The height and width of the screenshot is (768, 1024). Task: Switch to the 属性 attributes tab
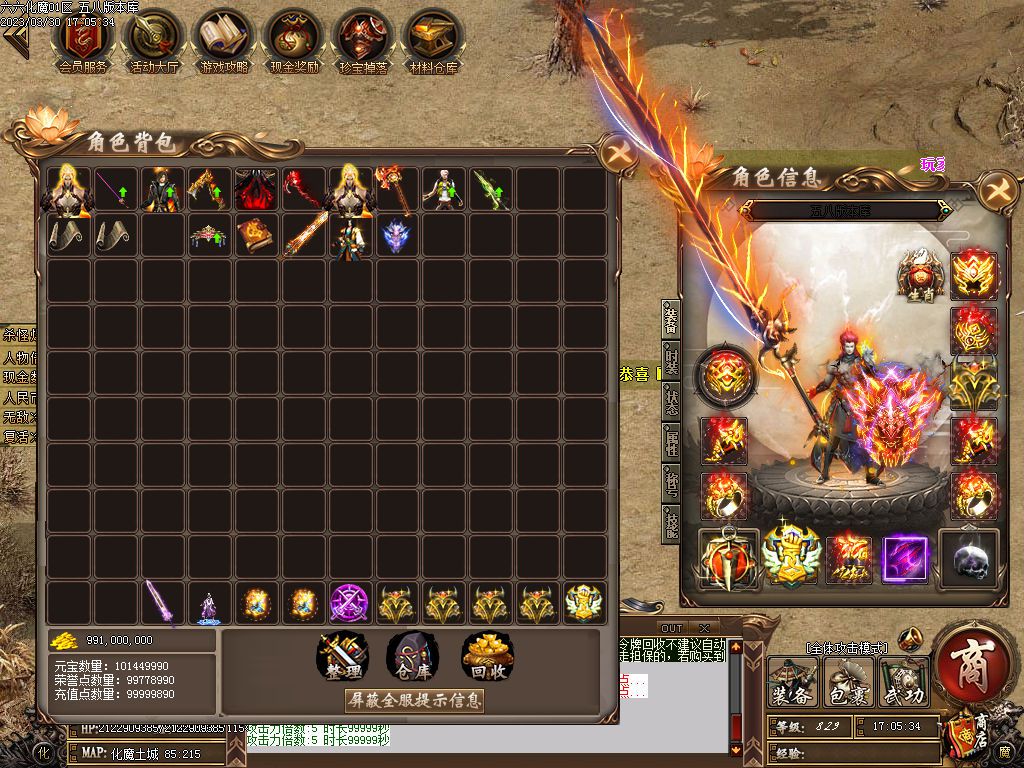click(x=671, y=446)
